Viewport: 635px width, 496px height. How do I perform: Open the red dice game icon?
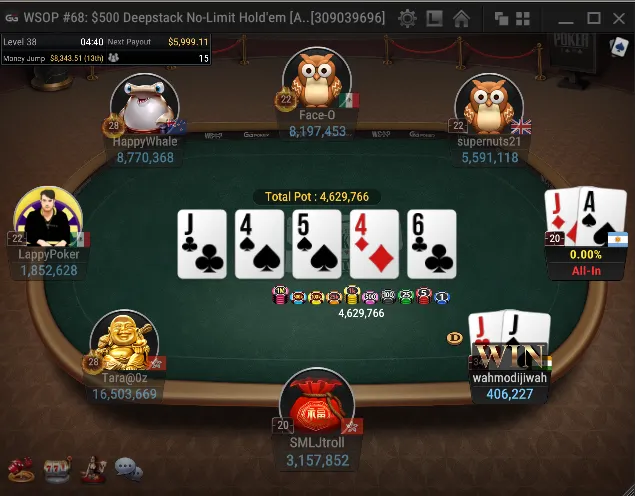(20, 468)
